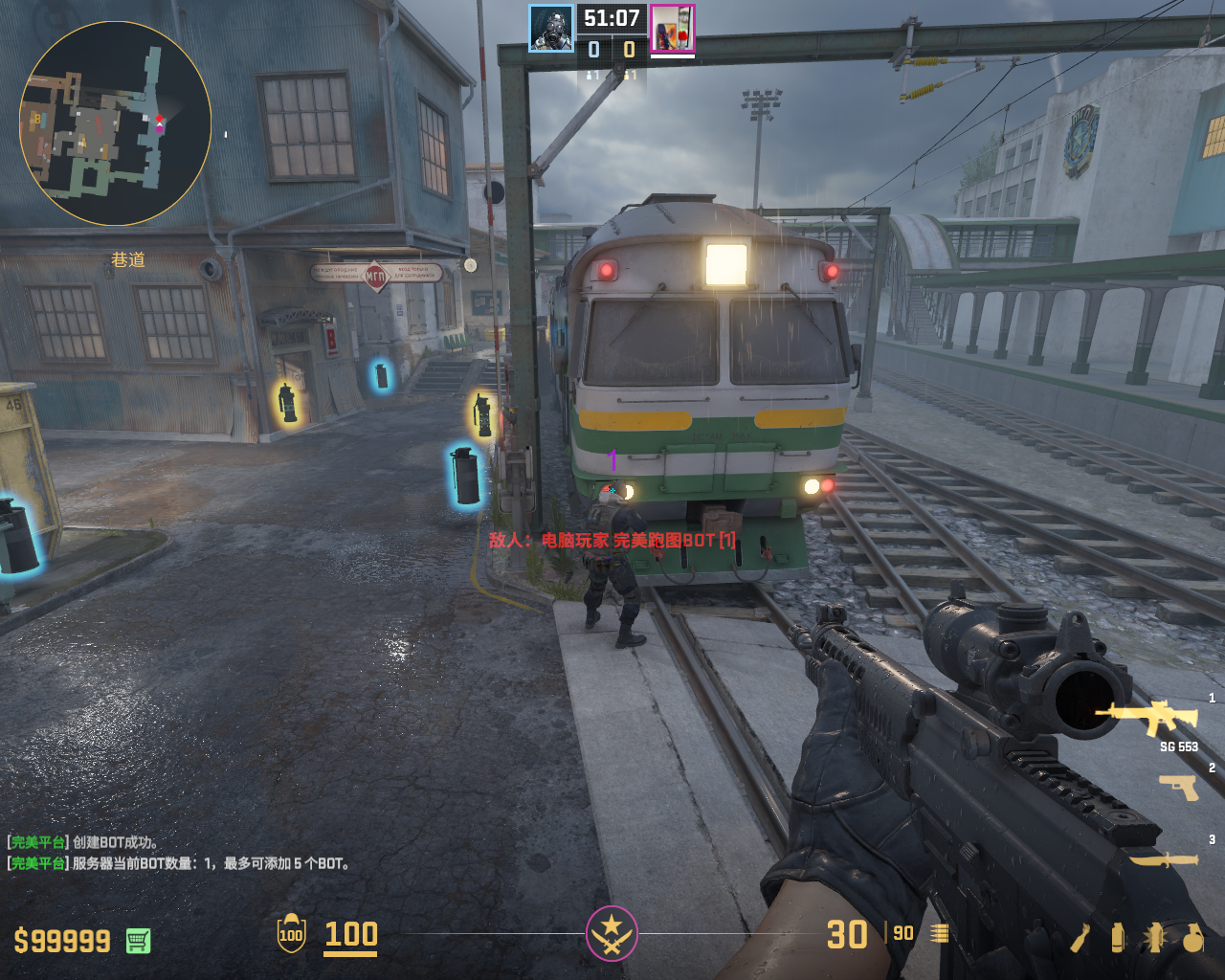Image resolution: width=1225 pixels, height=980 pixels.
Task: Click the counter-terrorist team avatar
Action: (551, 28)
